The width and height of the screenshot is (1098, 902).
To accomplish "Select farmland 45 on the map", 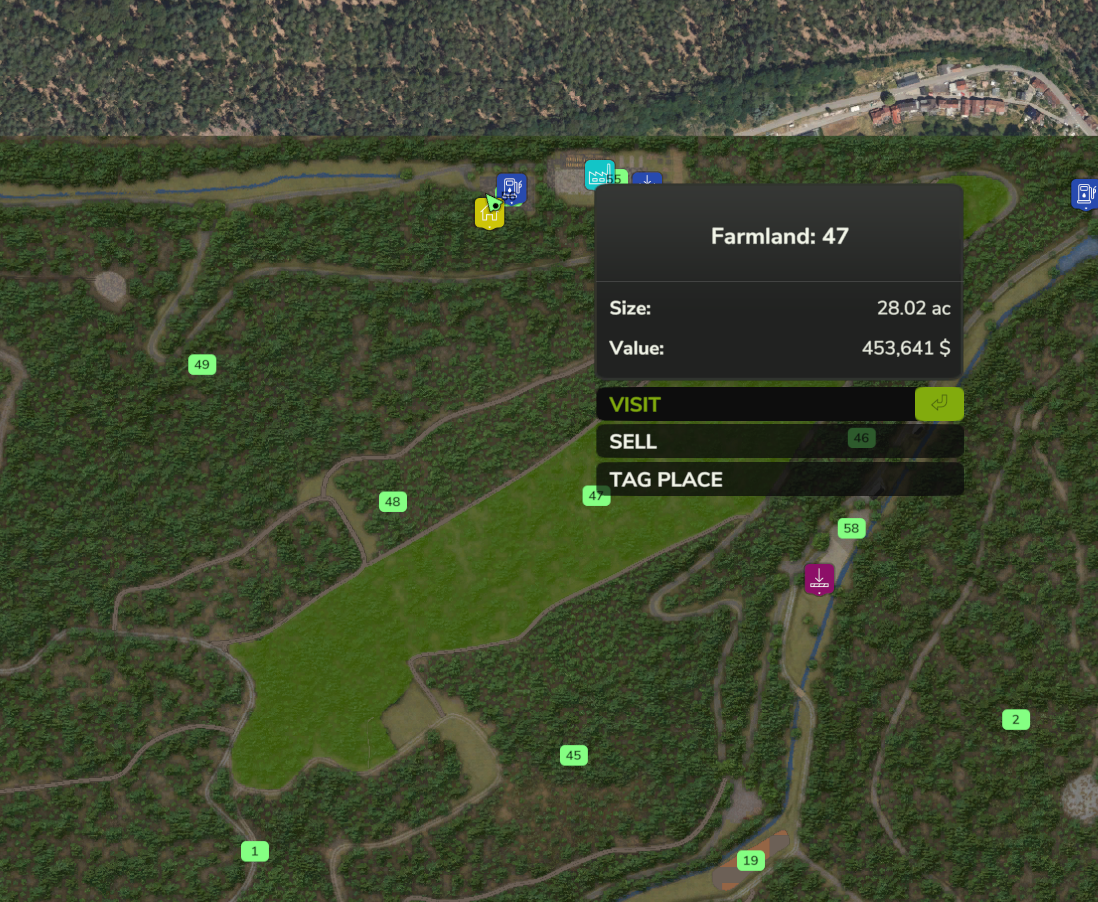I will [573, 755].
